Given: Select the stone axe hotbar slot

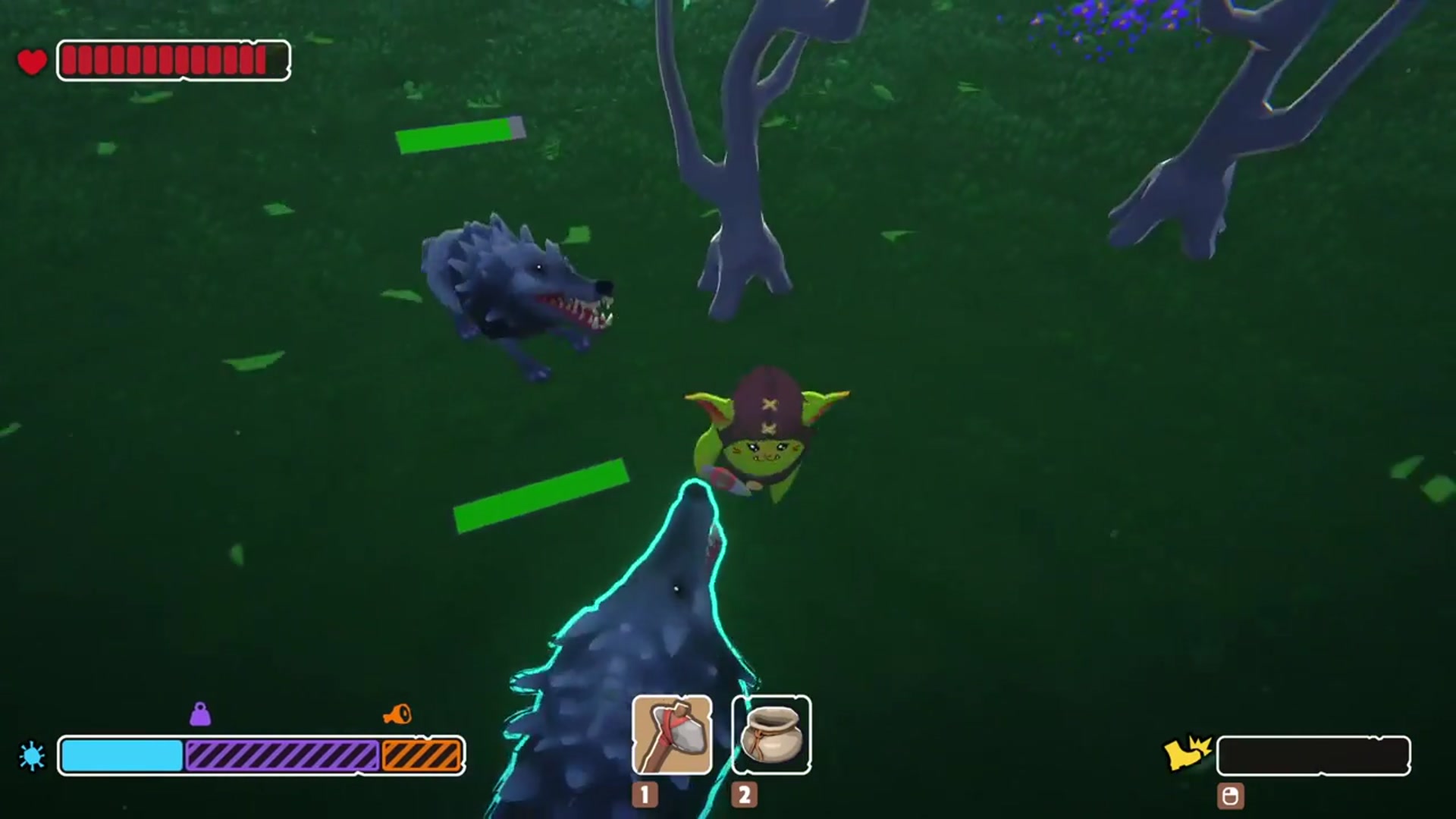Looking at the screenshot, I should point(671,734).
